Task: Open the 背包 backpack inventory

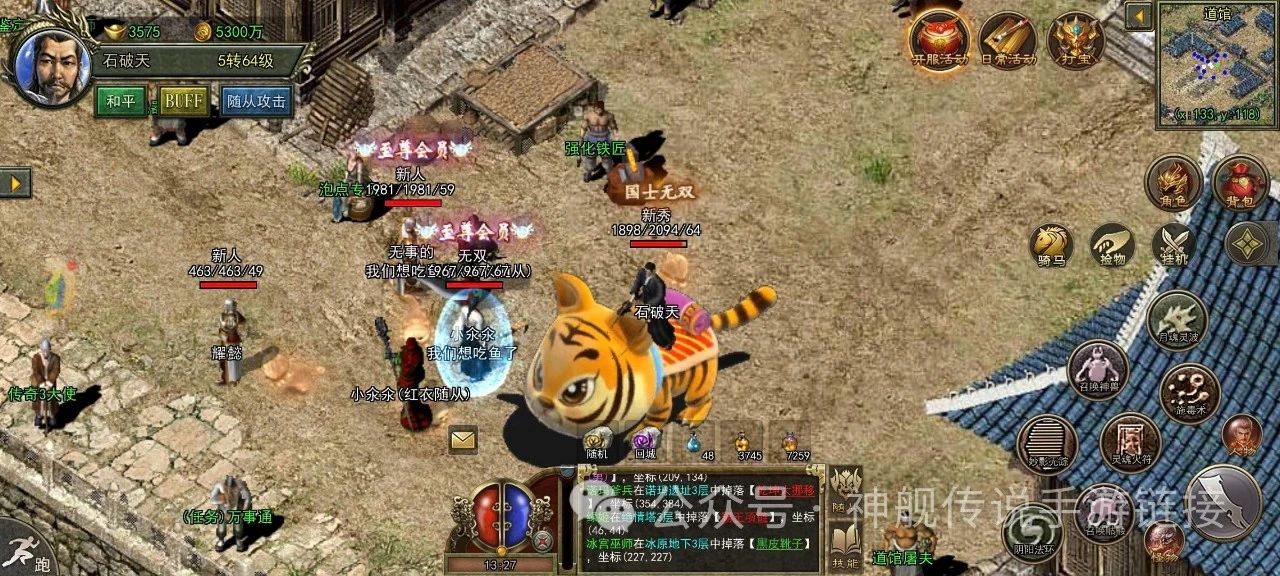Action: (x=1241, y=183)
